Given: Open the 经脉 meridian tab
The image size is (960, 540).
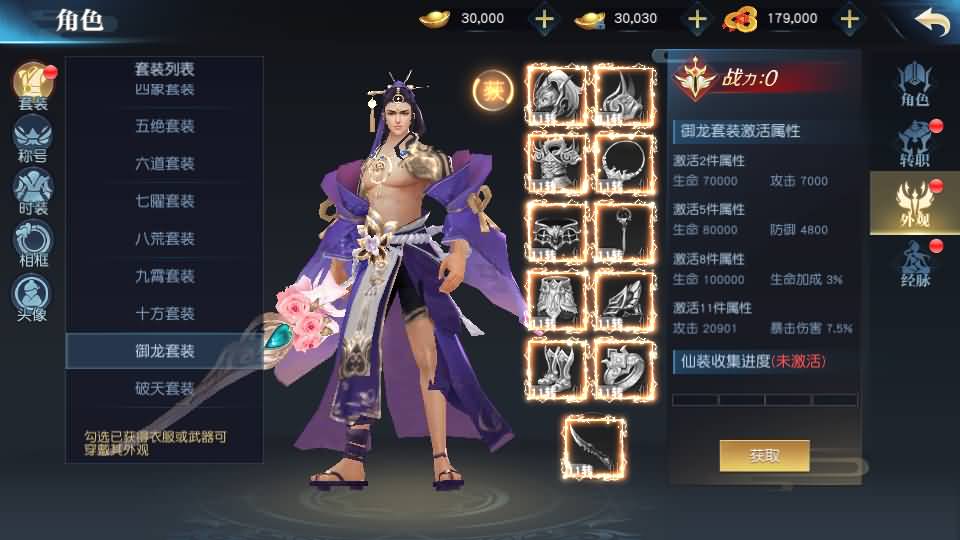Looking at the screenshot, I should pyautogui.click(x=914, y=264).
